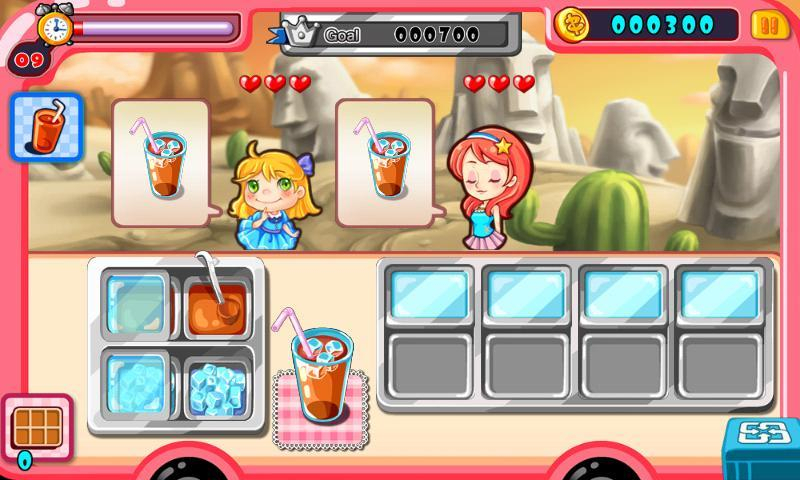800x480 pixels.
Task: Pause the game with the orange button
Action: pyautogui.click(x=765, y=24)
